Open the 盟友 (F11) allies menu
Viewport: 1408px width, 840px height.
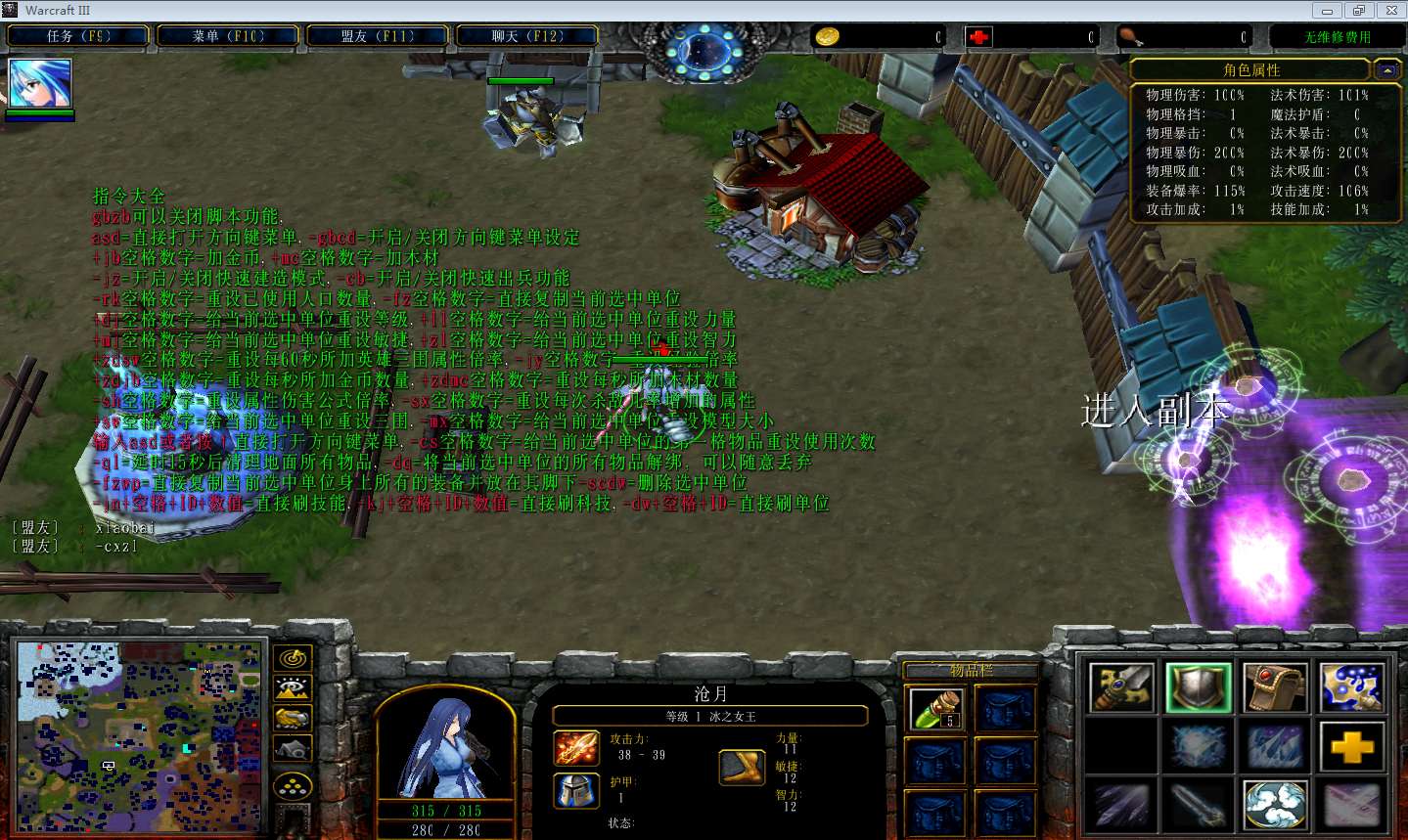(x=378, y=36)
